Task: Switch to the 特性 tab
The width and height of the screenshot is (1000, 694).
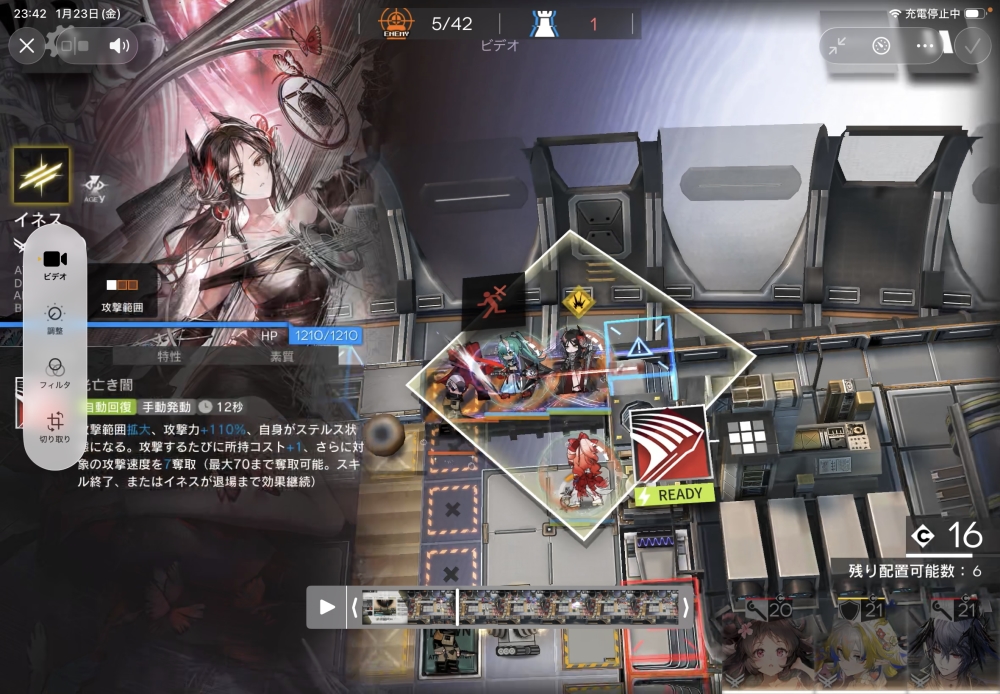Action: point(170,356)
